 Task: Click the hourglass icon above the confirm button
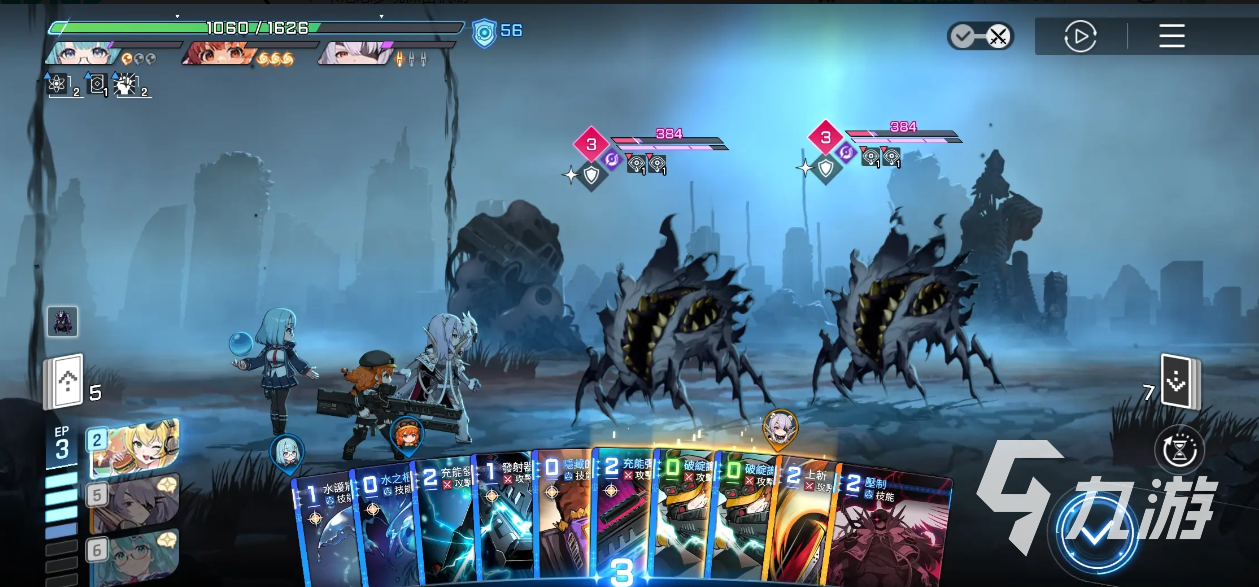coord(1179,449)
